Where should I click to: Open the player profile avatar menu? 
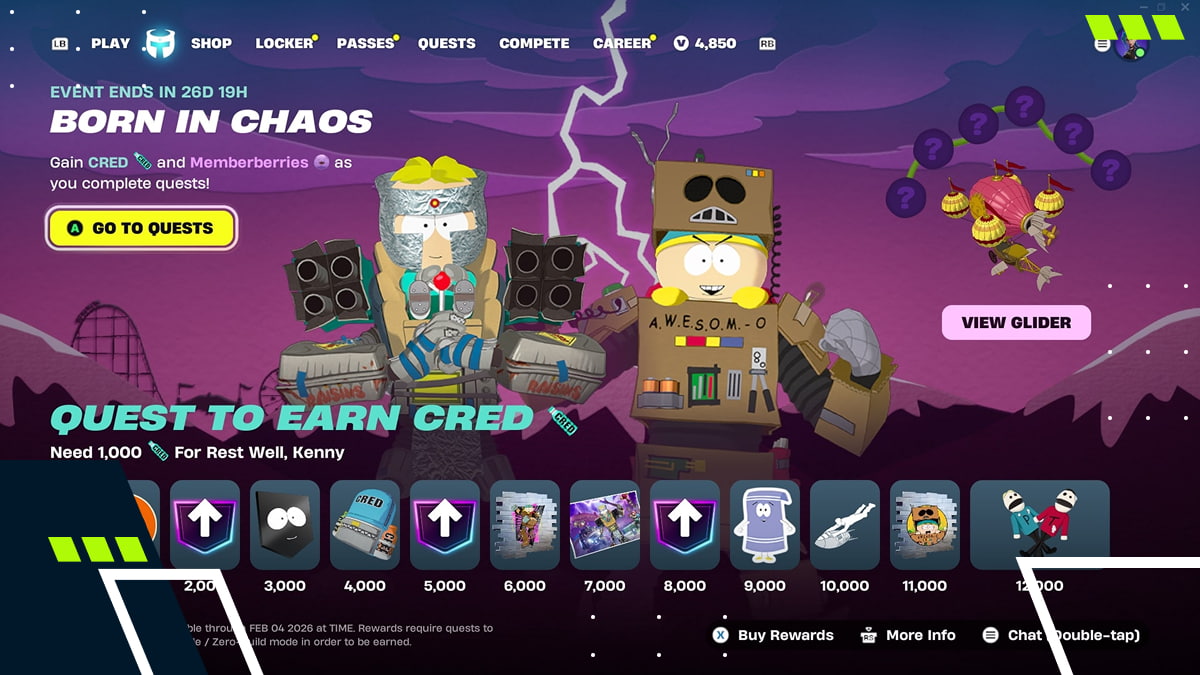[x=1132, y=45]
